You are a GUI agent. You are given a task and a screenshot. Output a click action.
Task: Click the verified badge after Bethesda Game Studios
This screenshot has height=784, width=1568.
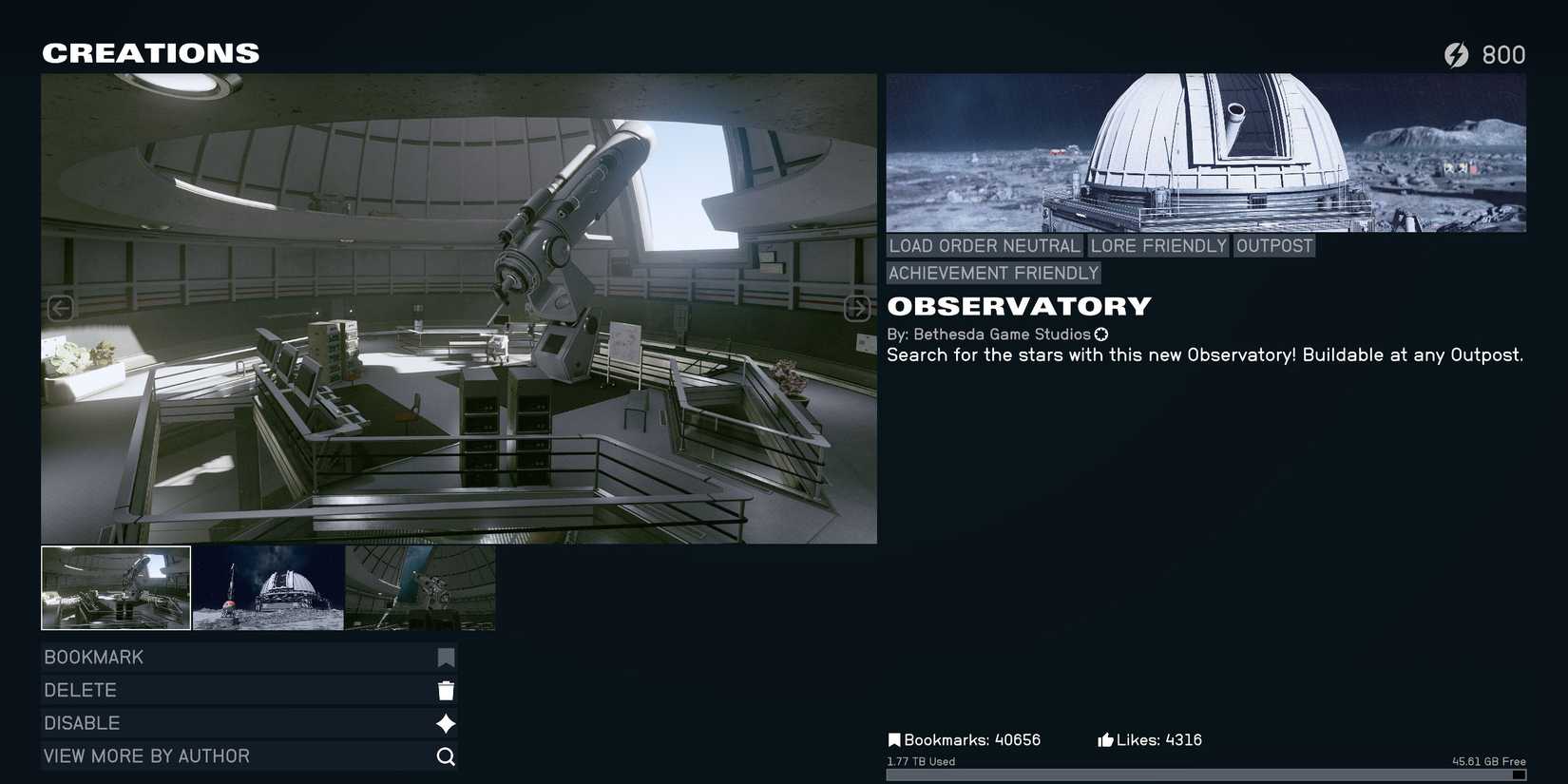(x=1101, y=335)
